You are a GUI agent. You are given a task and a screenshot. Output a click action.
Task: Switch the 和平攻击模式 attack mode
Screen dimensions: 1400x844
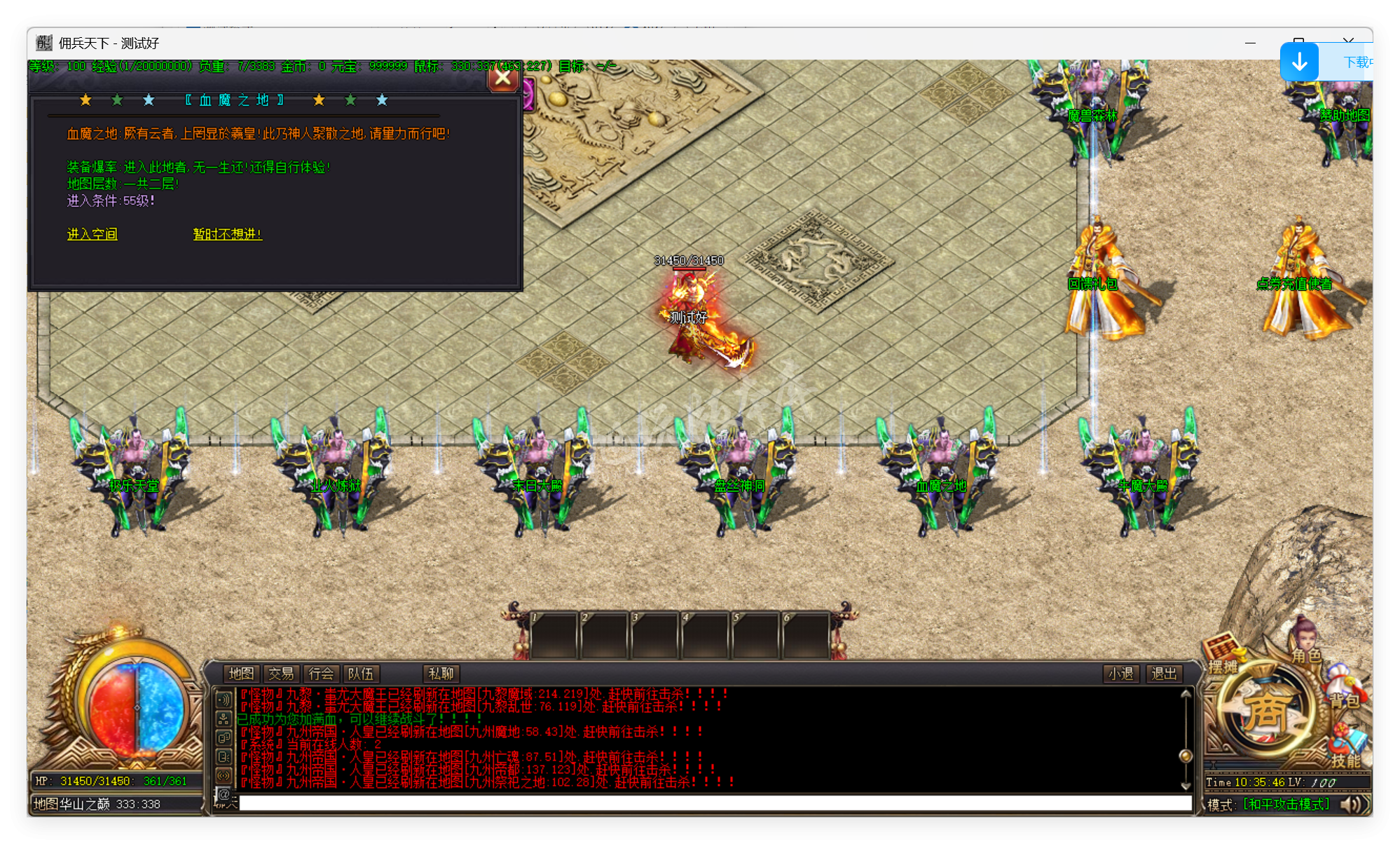[1285, 804]
